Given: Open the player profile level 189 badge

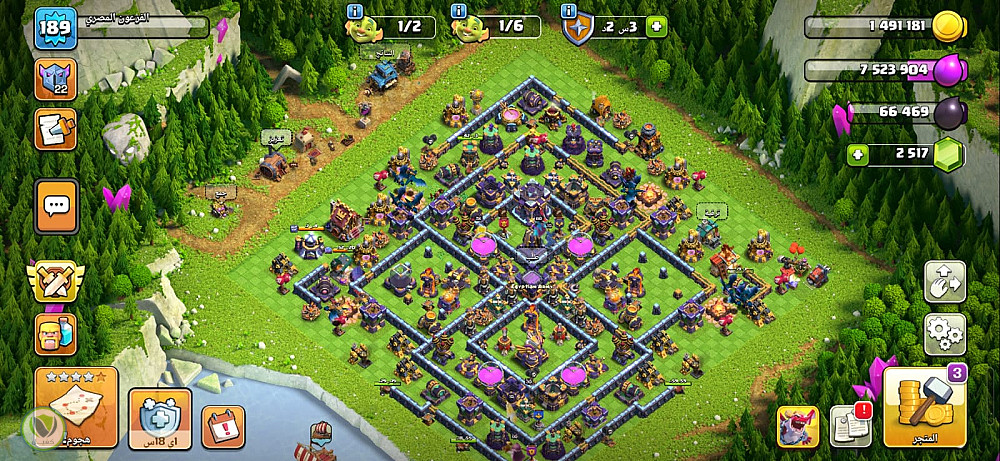Looking at the screenshot, I should pyautogui.click(x=53, y=29).
